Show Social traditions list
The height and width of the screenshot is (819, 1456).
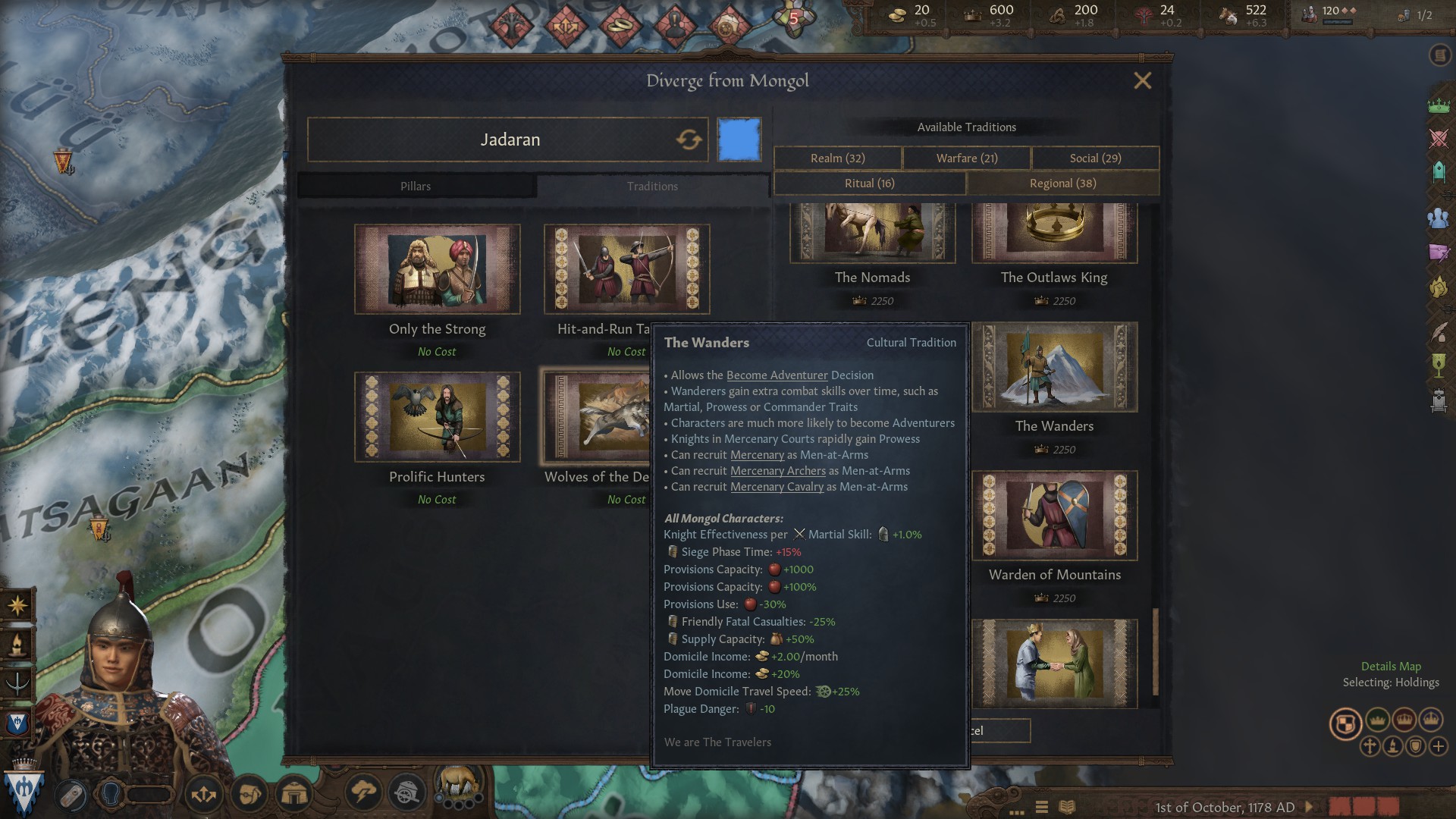pos(1095,158)
